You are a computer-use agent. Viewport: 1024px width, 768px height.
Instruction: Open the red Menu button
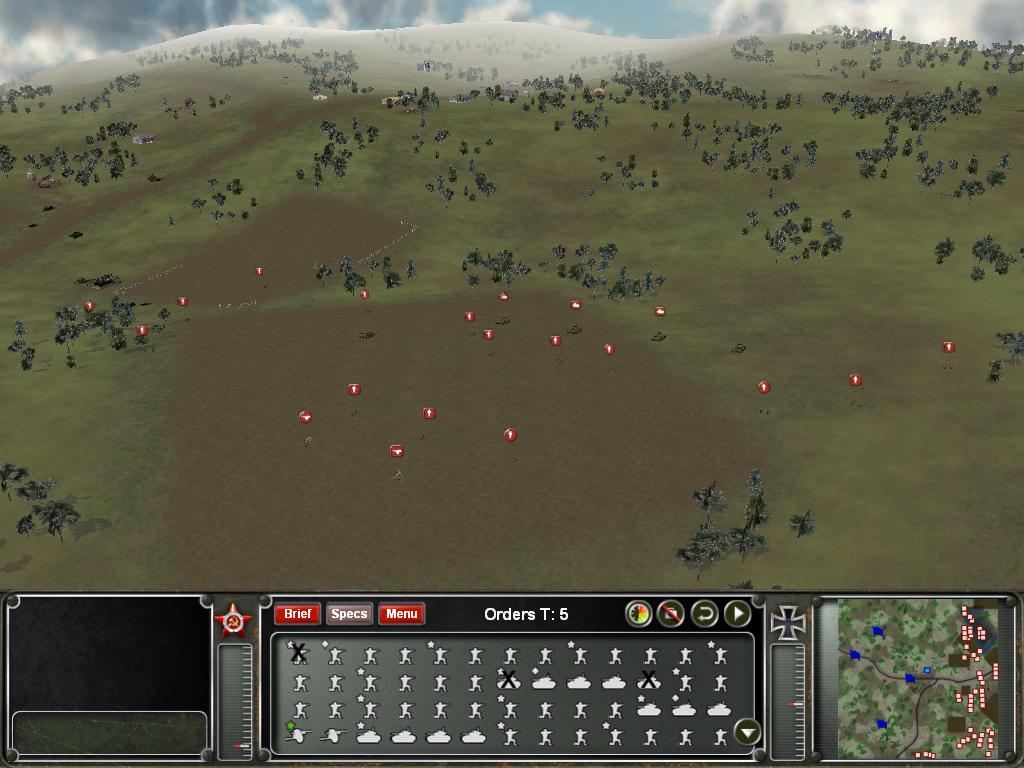(401, 614)
